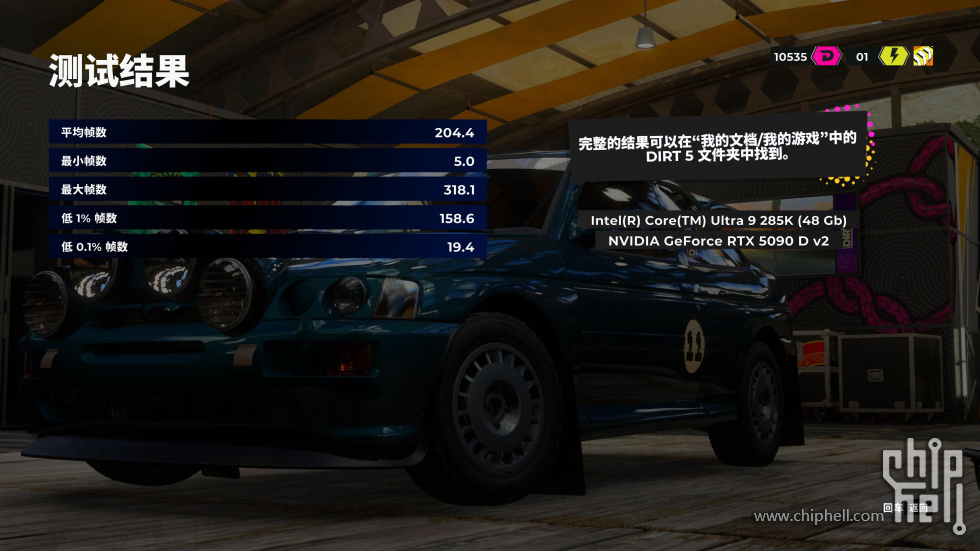This screenshot has width=980, height=551.
Task: Select the yellow lightning bolt level icon
Action: (x=892, y=56)
